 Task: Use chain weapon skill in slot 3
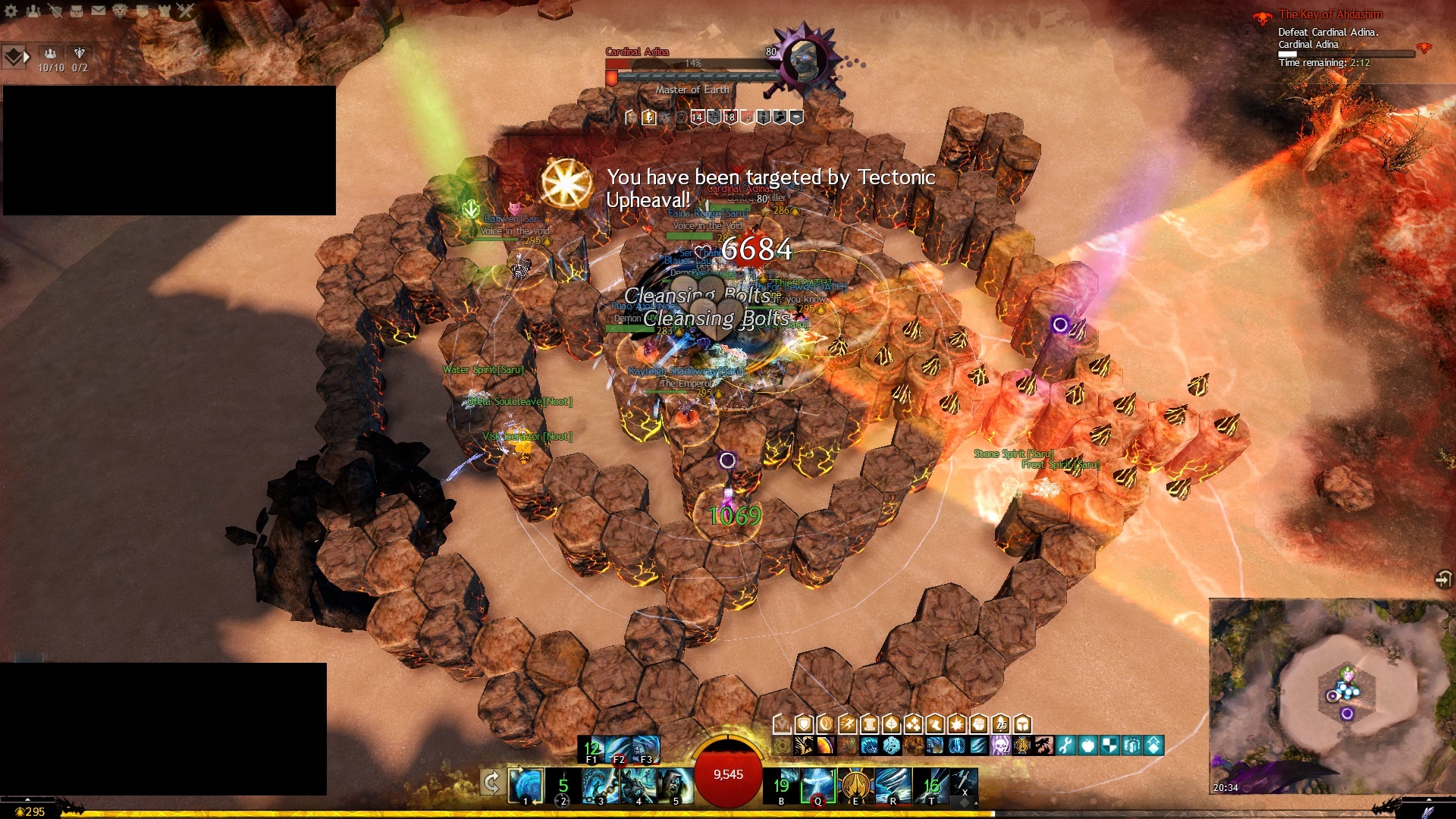click(x=601, y=785)
